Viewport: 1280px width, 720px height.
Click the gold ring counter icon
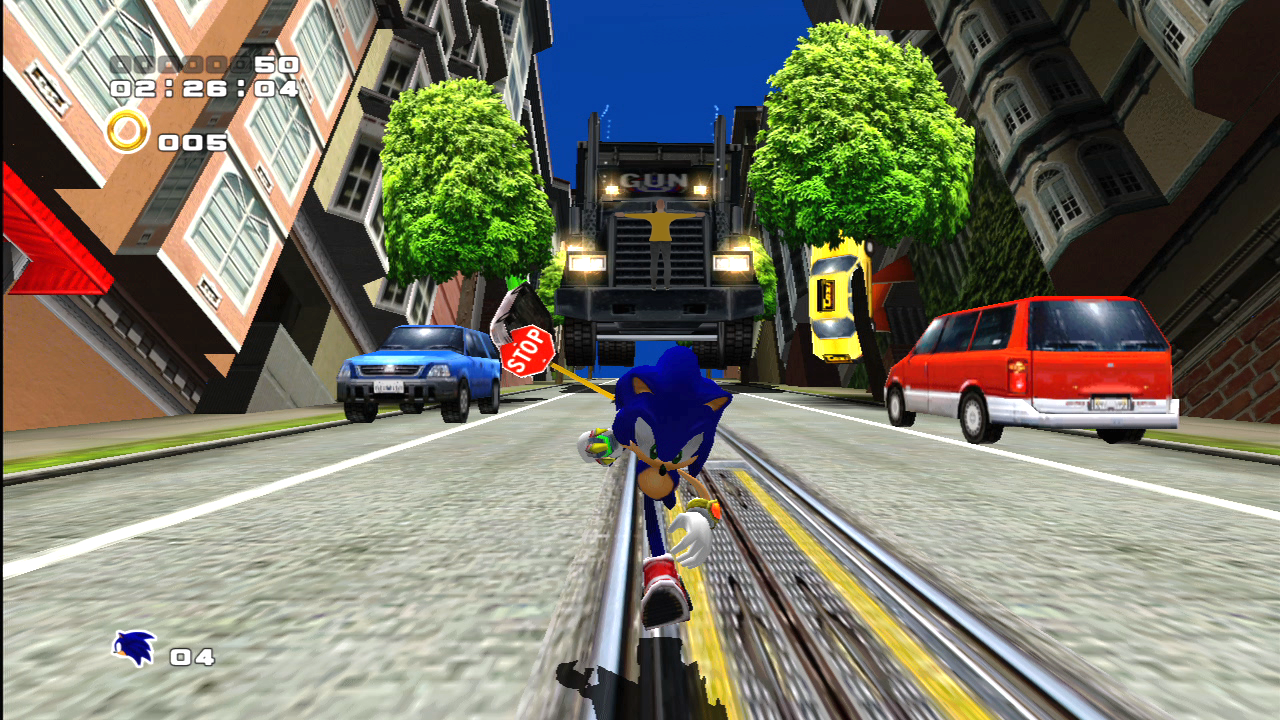127,131
